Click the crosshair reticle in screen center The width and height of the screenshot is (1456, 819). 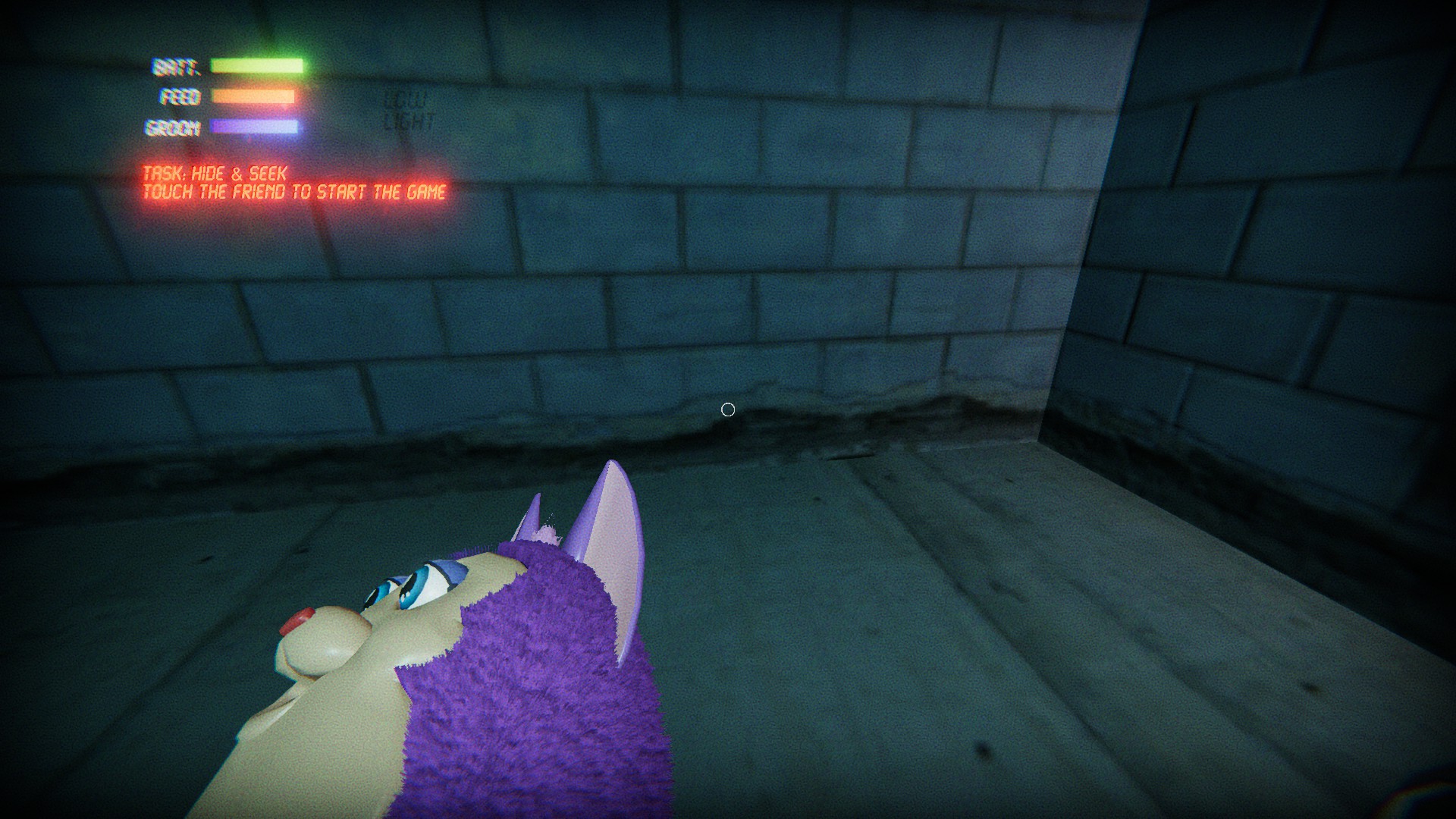(727, 409)
